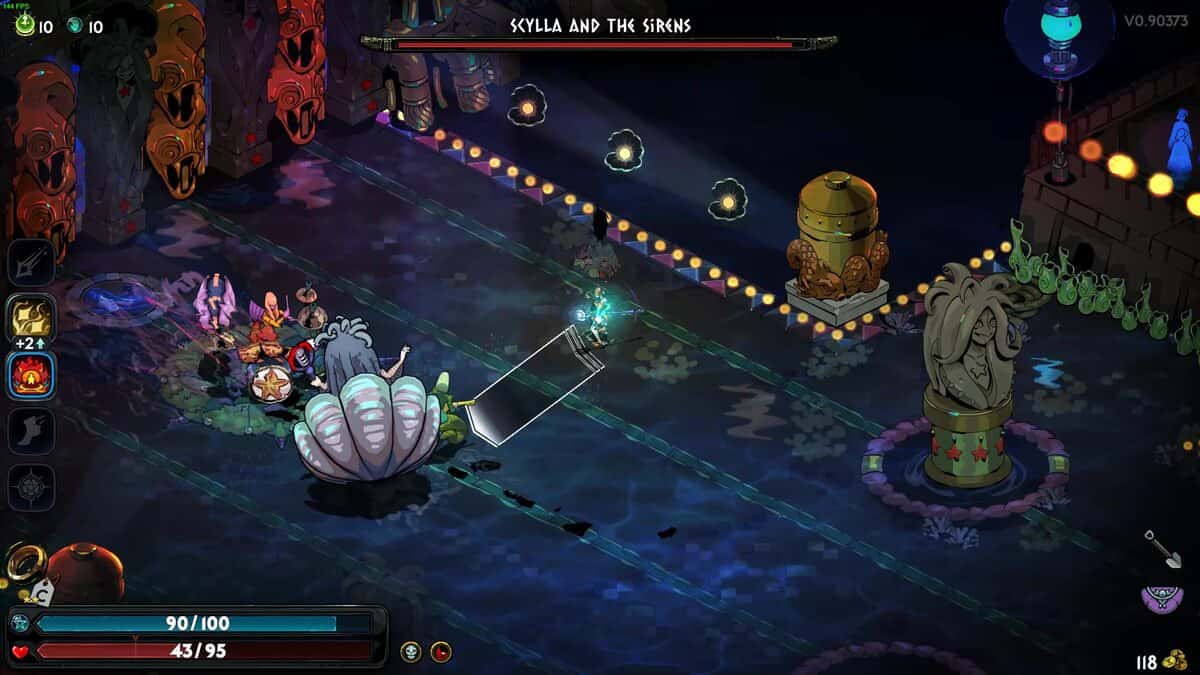Select the empty attack boon slot
The height and width of the screenshot is (675, 1200).
click(x=31, y=263)
